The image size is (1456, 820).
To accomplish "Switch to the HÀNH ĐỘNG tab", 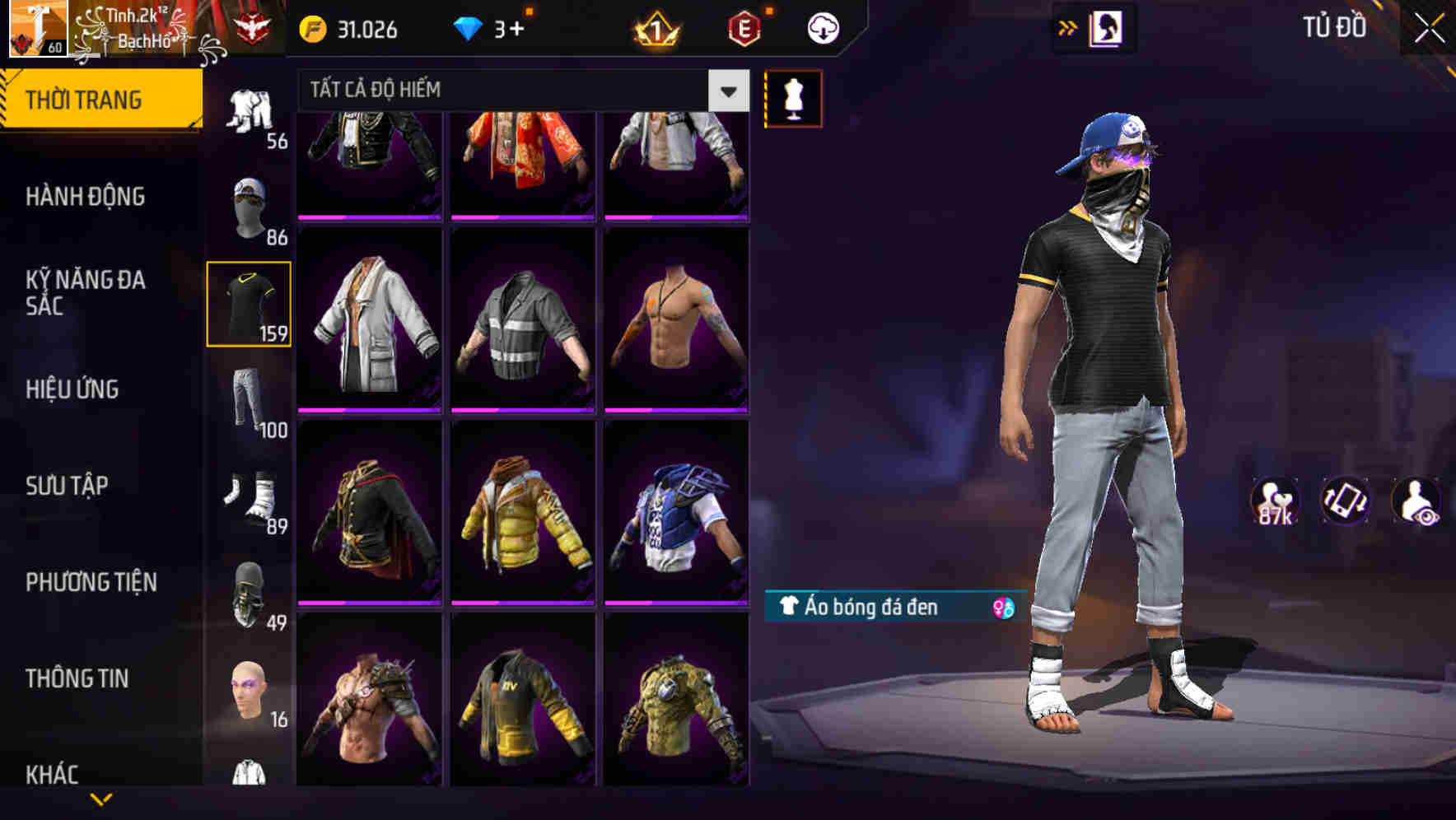I will coord(86,197).
